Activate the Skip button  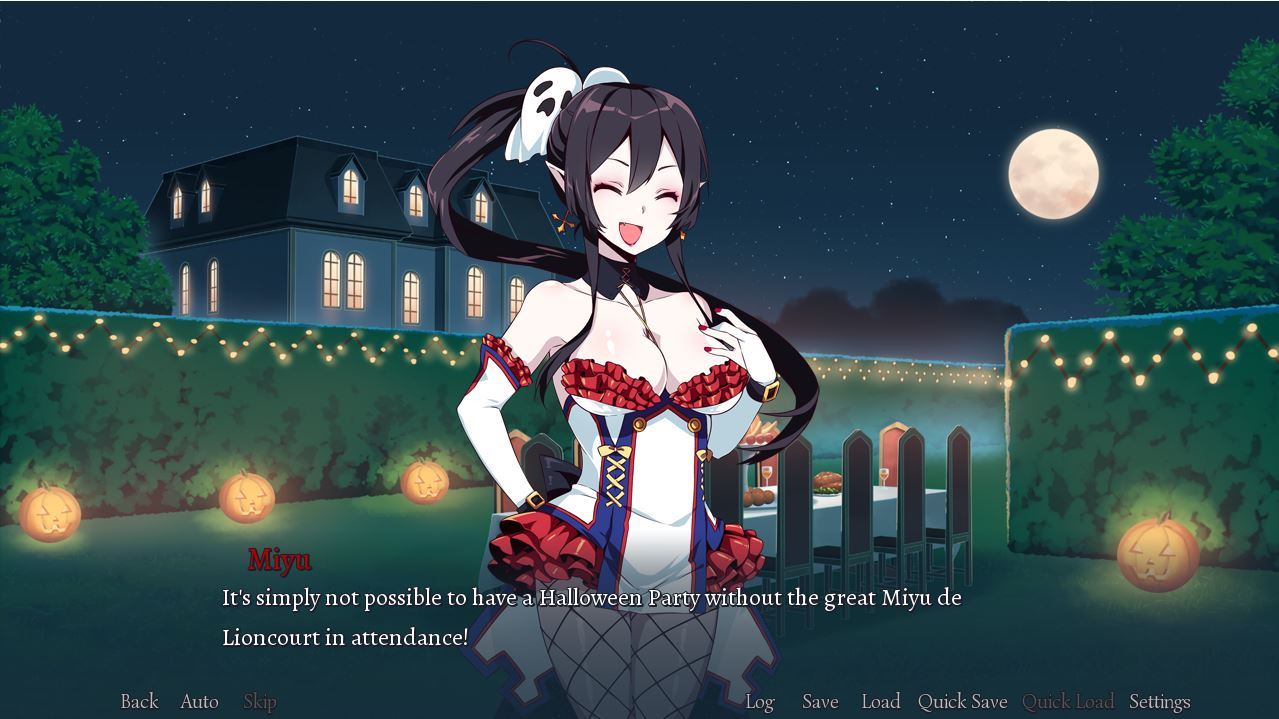pos(260,702)
